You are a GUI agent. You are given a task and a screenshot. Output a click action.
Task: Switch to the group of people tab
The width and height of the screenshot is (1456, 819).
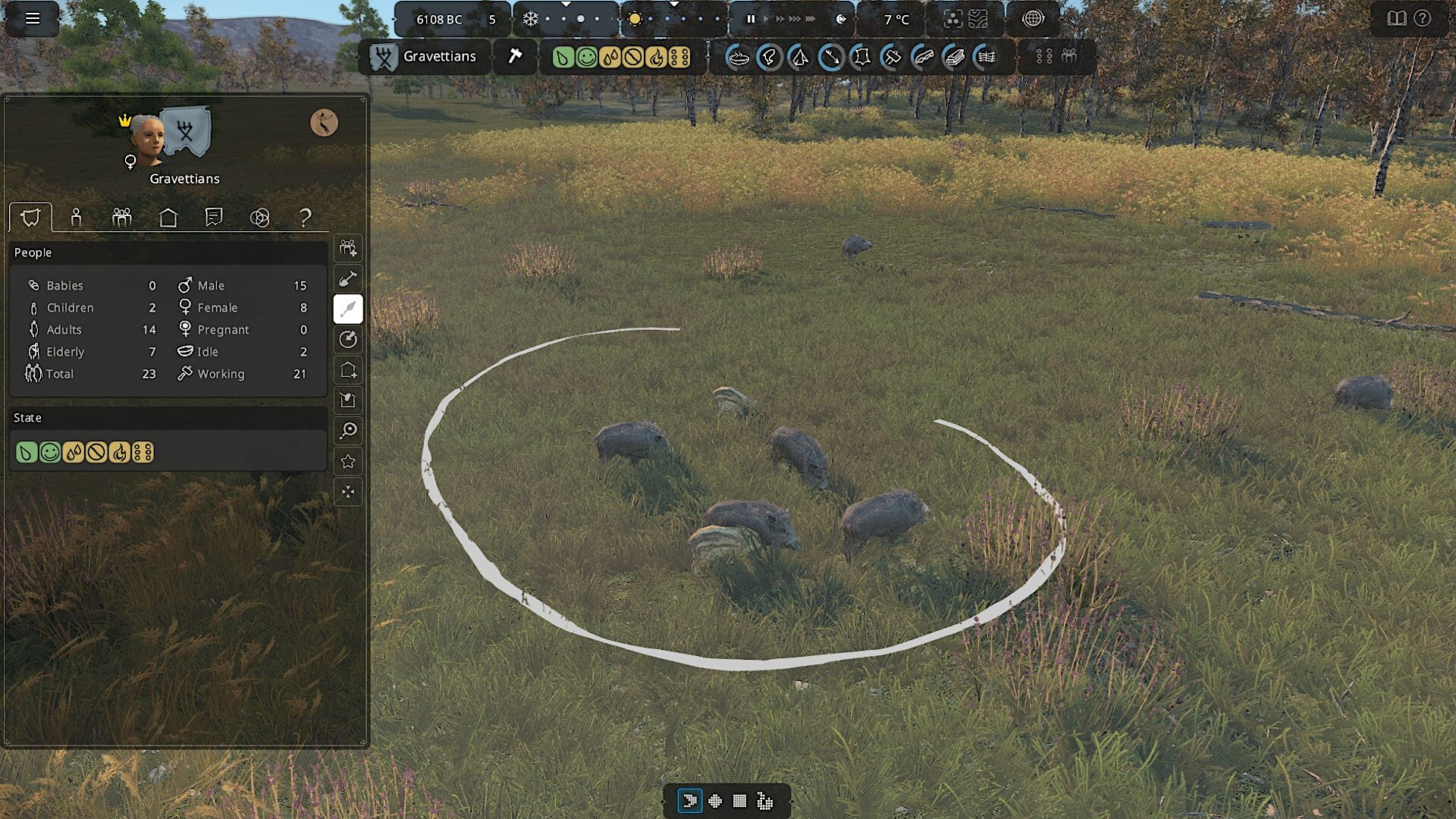(x=121, y=218)
